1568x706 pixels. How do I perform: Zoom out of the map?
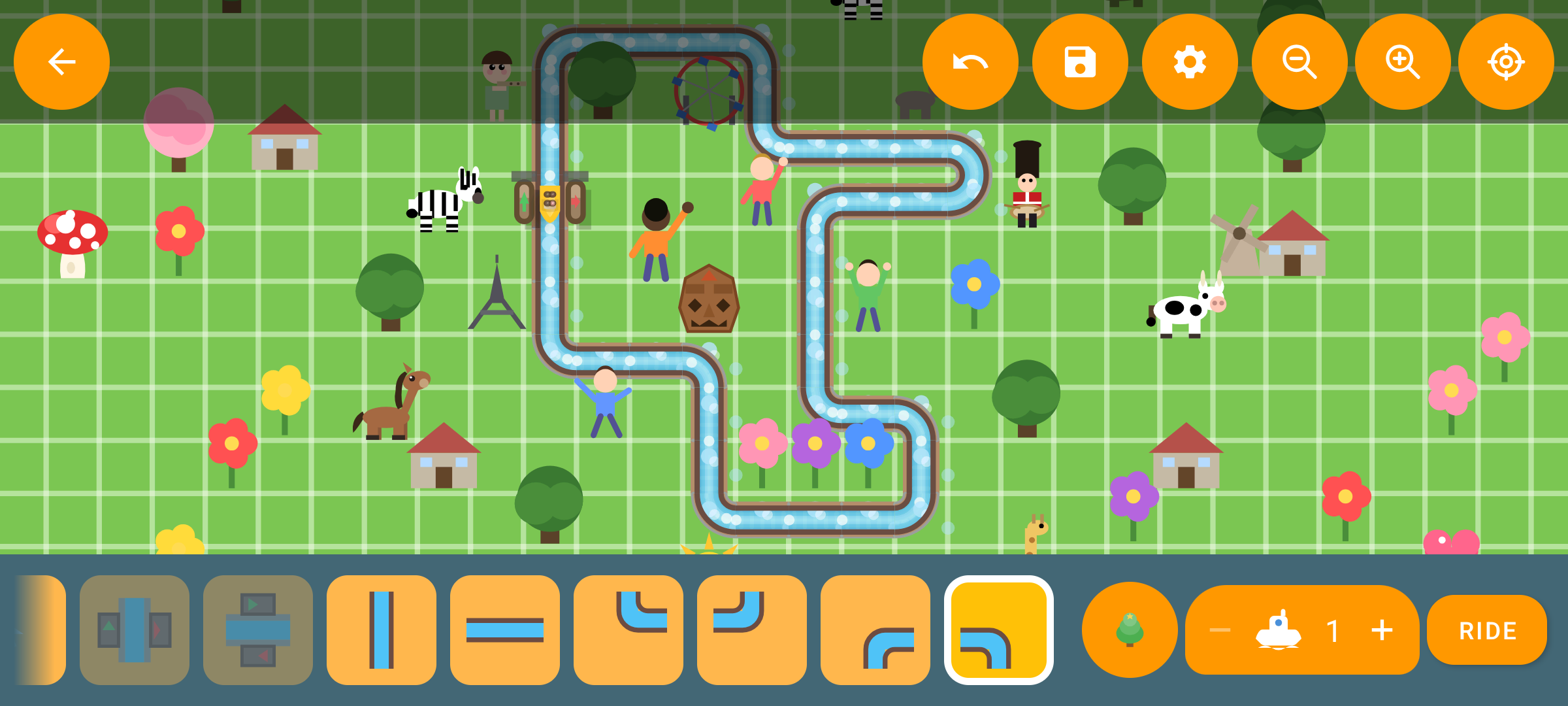coord(1298,62)
